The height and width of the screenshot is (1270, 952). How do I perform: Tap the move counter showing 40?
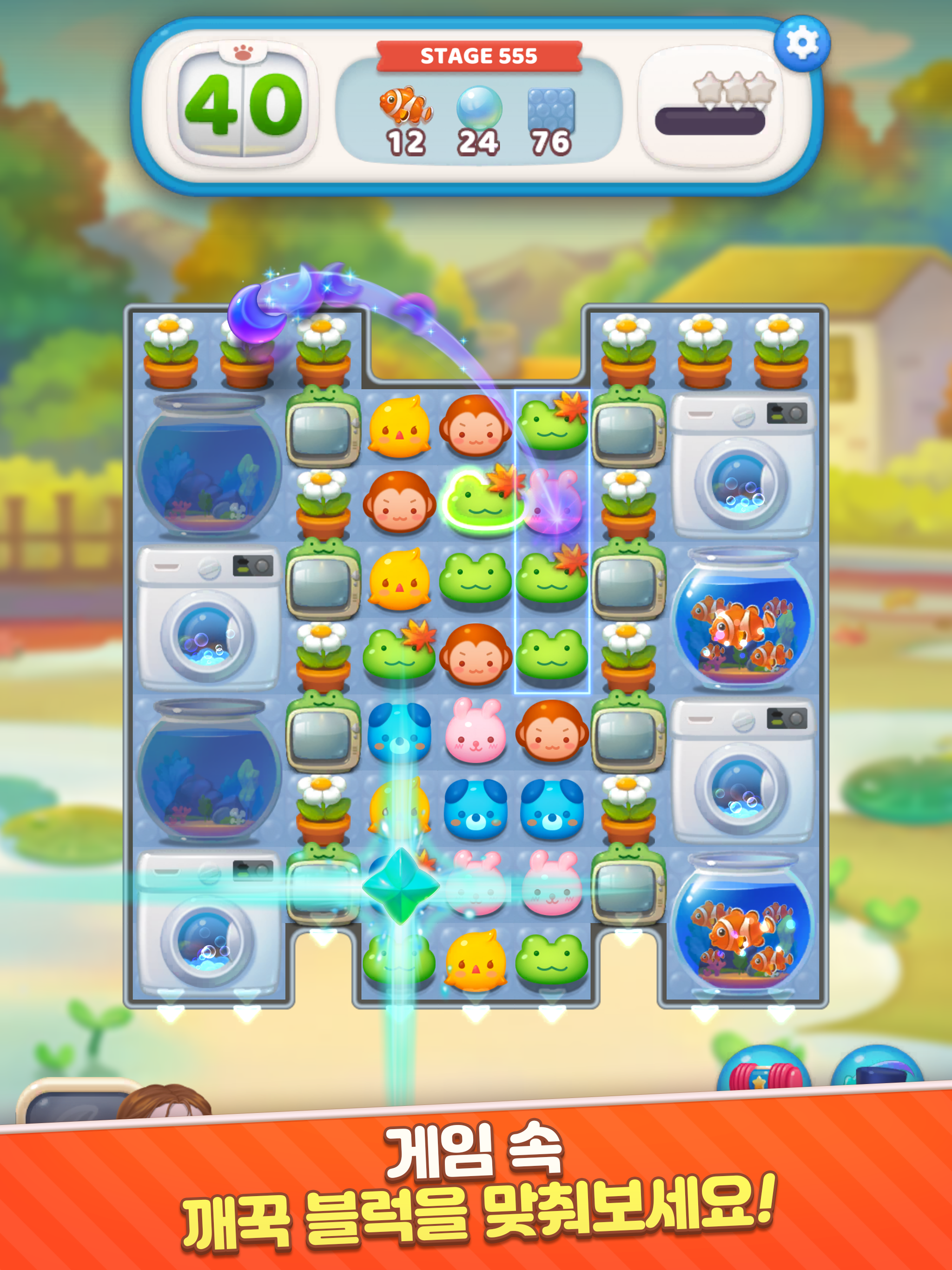point(244,106)
